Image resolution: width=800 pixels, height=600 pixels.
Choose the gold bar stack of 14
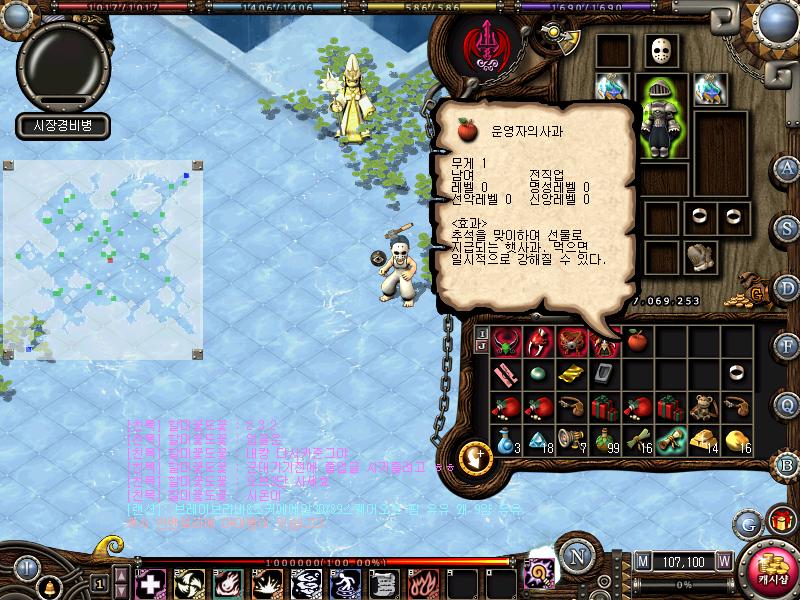point(704,439)
